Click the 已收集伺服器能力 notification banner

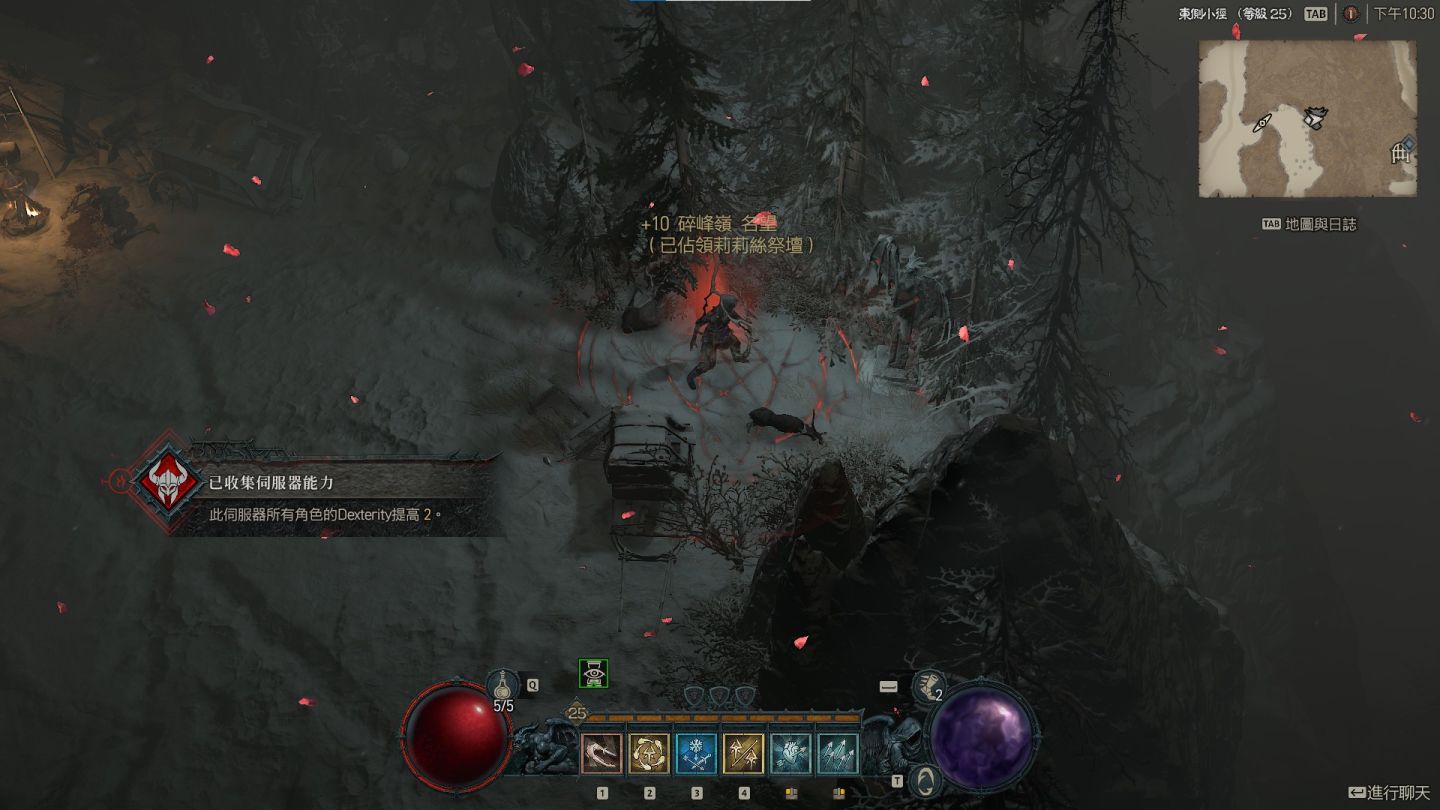(320, 496)
